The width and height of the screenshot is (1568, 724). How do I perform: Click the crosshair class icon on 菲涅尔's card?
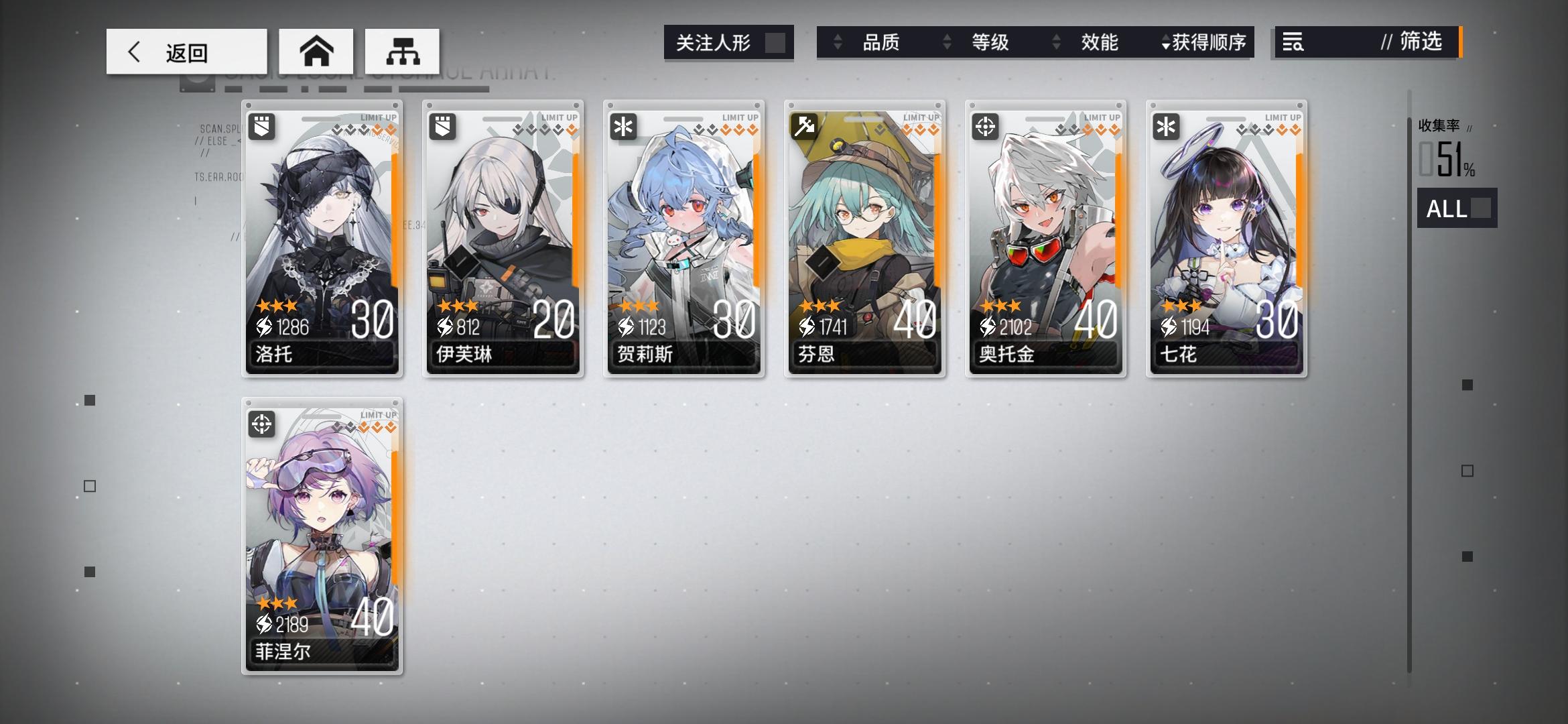coord(262,423)
